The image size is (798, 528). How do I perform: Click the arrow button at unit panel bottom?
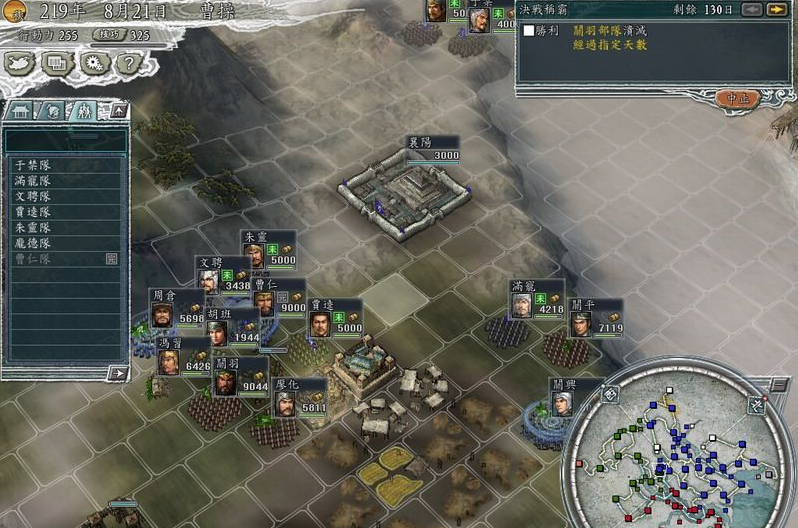[x=118, y=373]
